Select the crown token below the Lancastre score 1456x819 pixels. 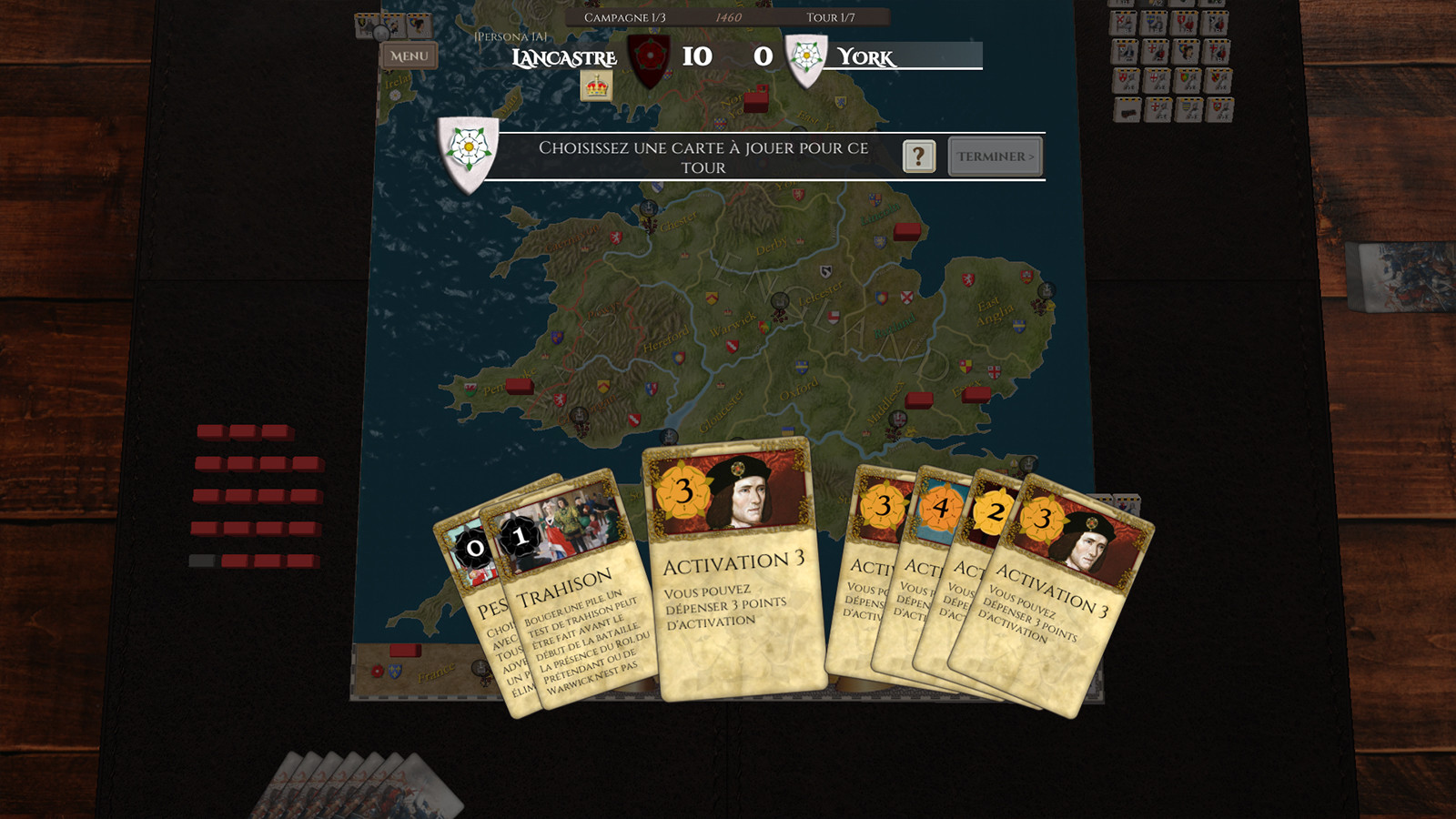598,87
